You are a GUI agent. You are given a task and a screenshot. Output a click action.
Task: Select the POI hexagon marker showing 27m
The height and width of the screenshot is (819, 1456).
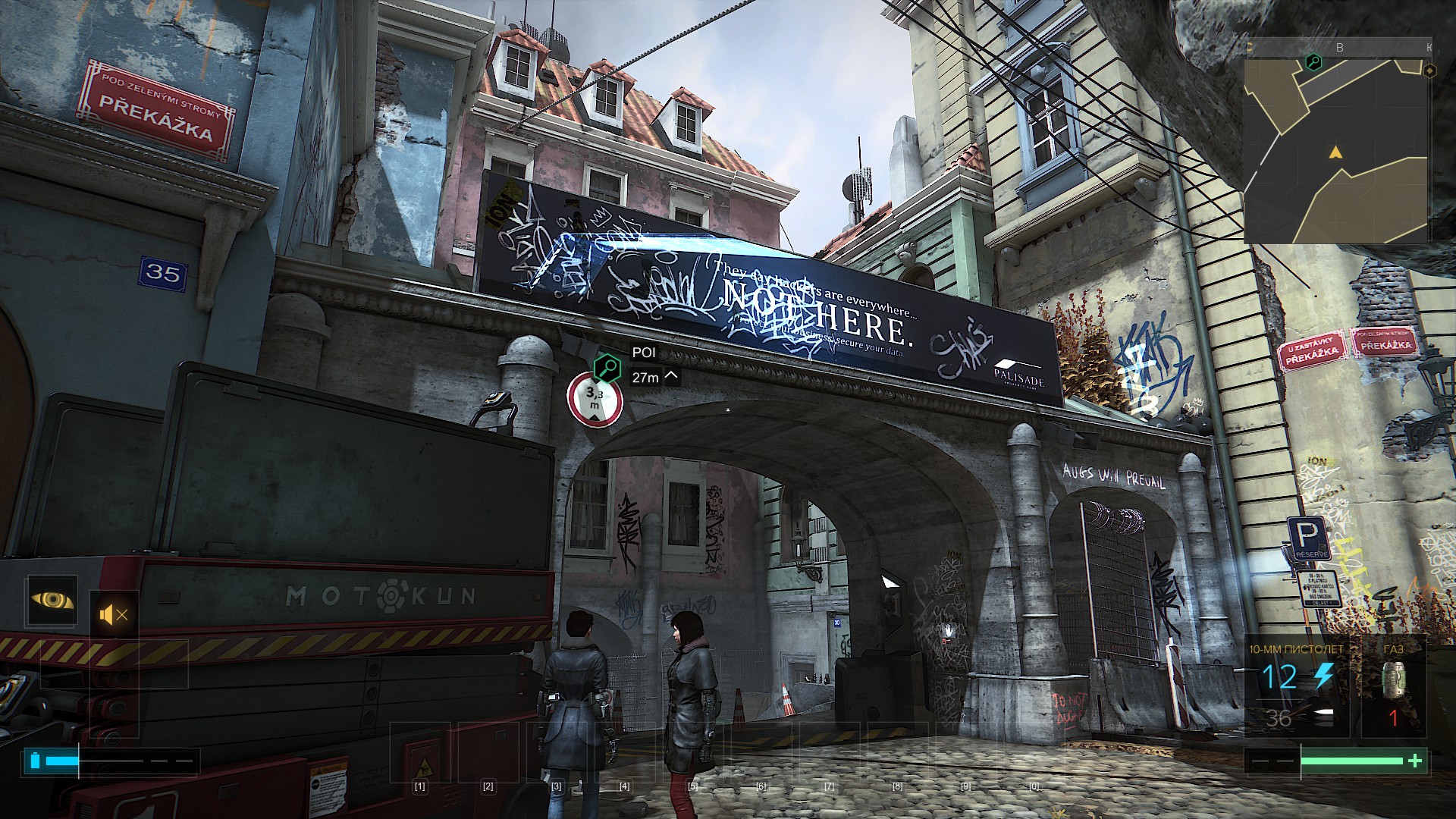coord(607,369)
